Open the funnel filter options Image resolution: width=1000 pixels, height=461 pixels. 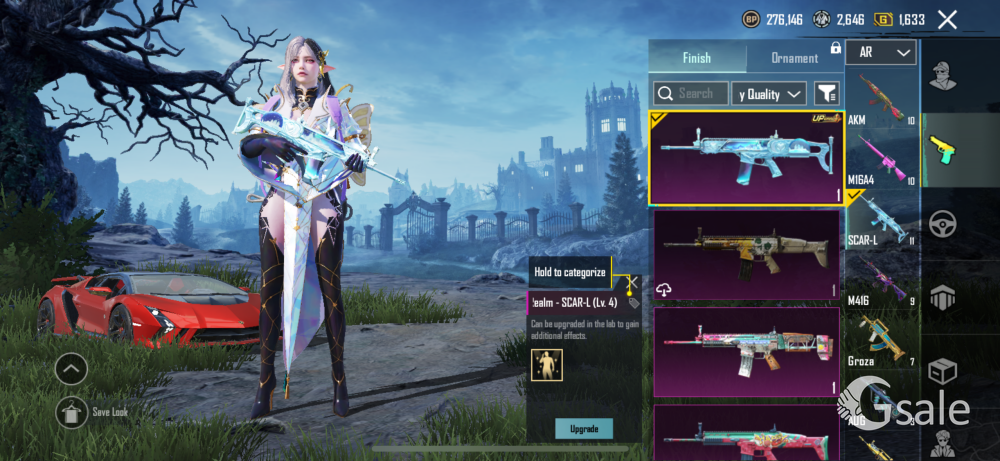pyautogui.click(x=827, y=94)
